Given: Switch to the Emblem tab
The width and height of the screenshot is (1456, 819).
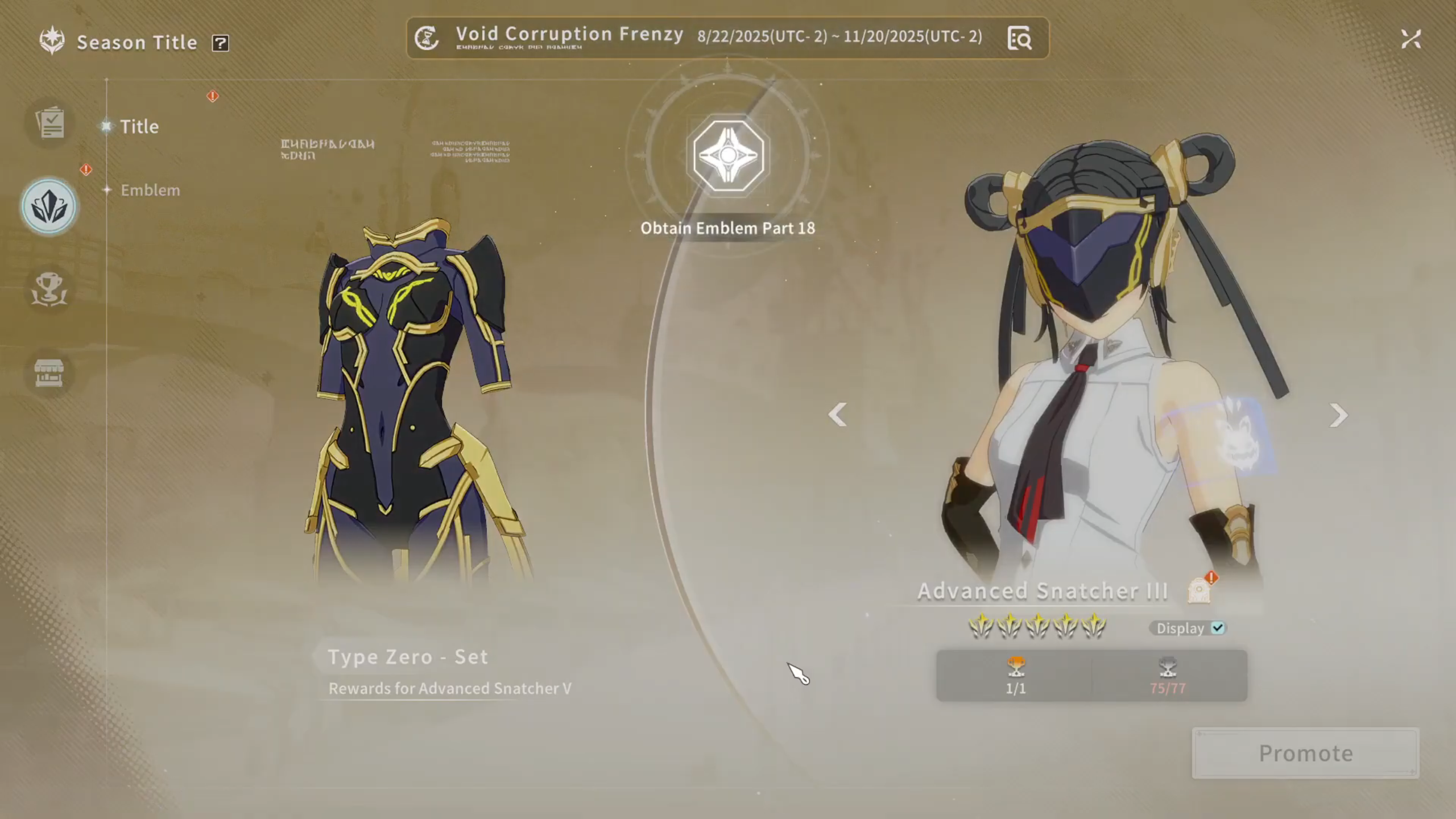Looking at the screenshot, I should [x=150, y=190].
